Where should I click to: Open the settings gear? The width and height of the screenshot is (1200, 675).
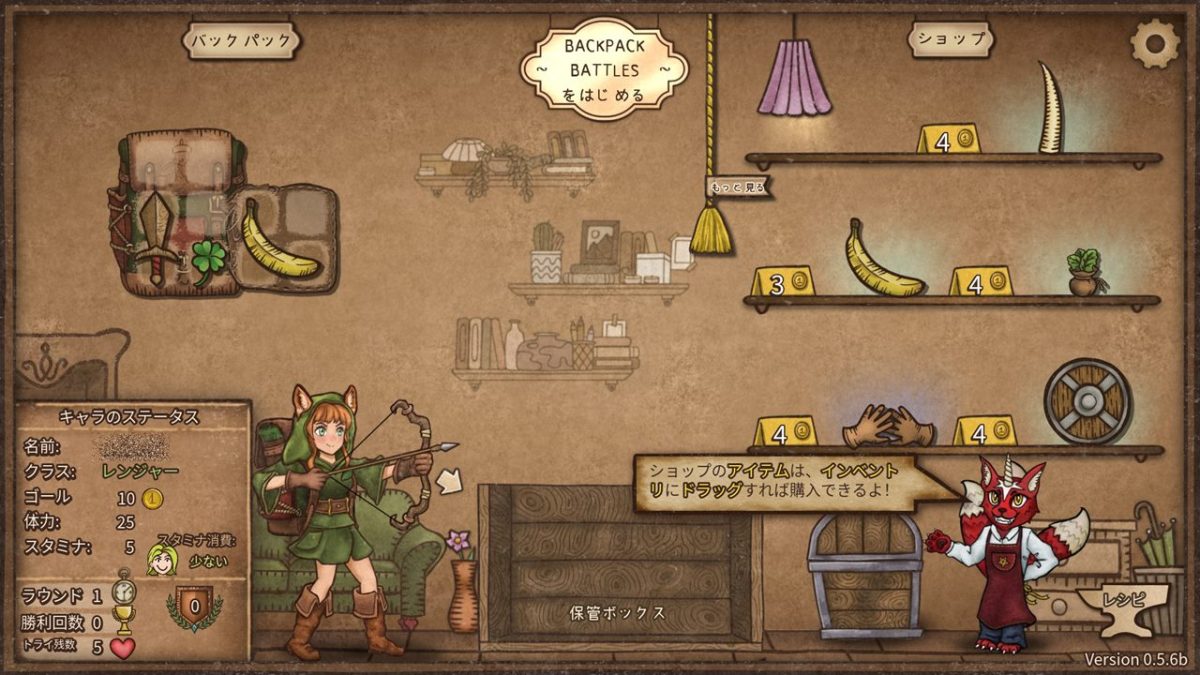(x=1154, y=42)
